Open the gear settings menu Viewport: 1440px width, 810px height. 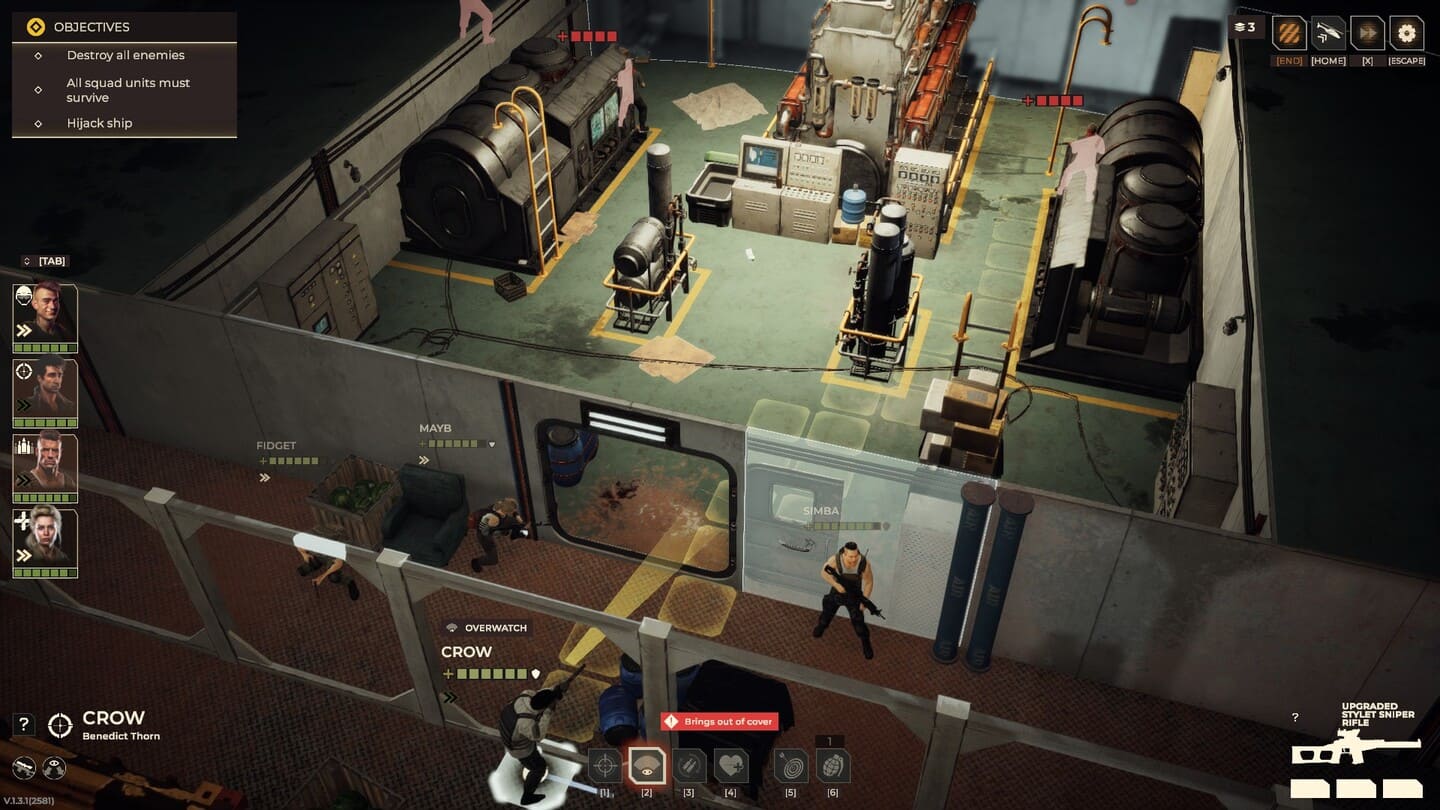[1406, 33]
